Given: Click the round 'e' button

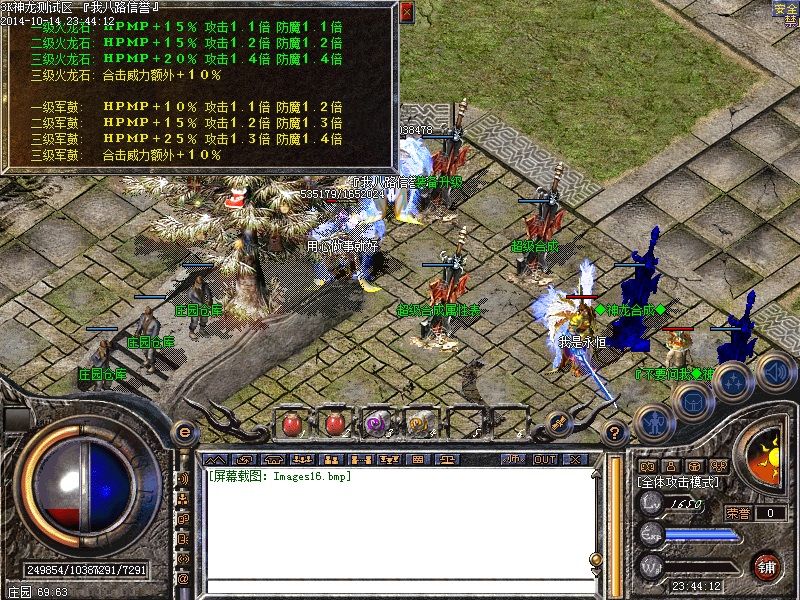Looking at the screenshot, I should [184, 434].
